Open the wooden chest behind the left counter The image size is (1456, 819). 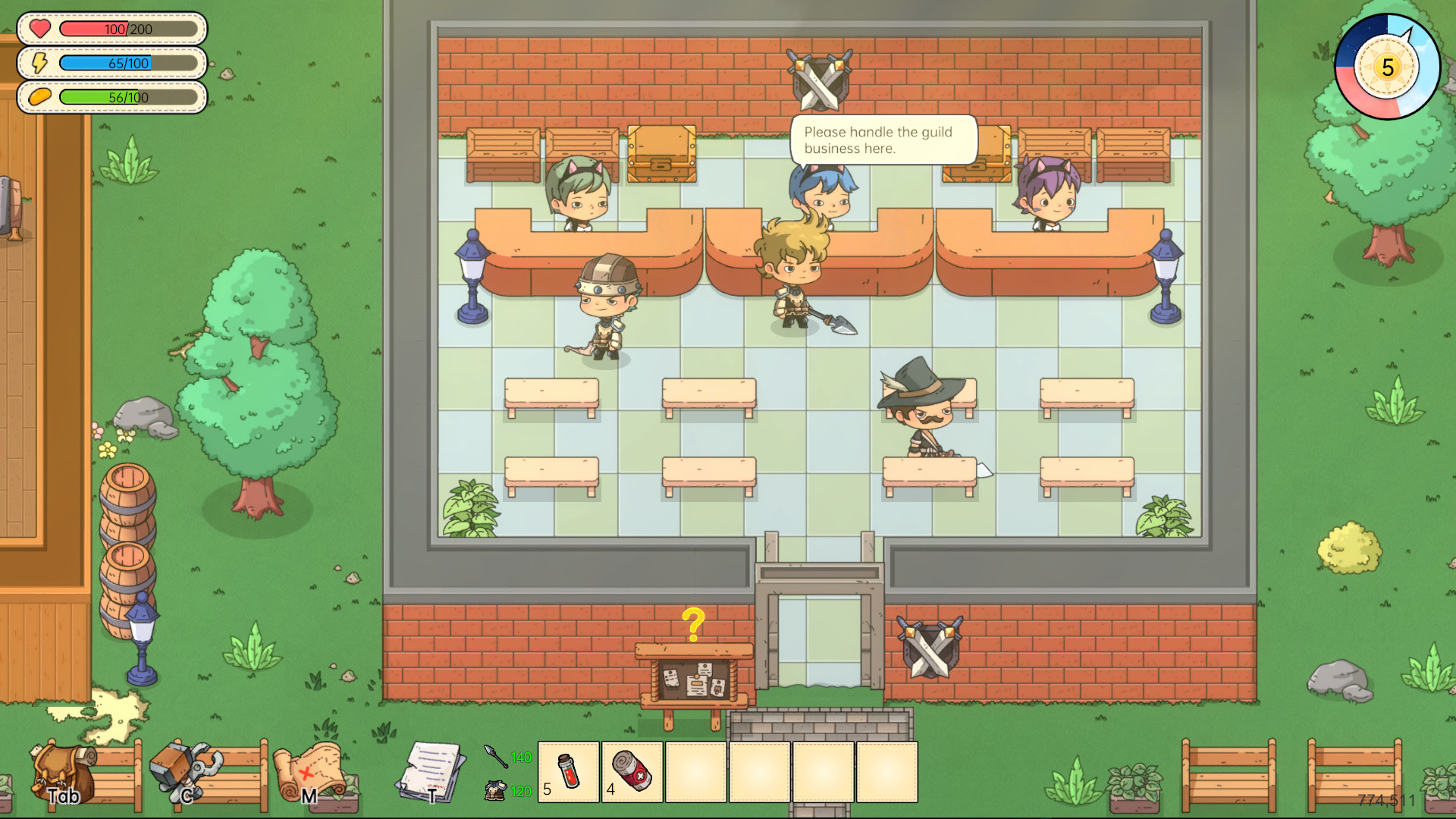pos(661,155)
